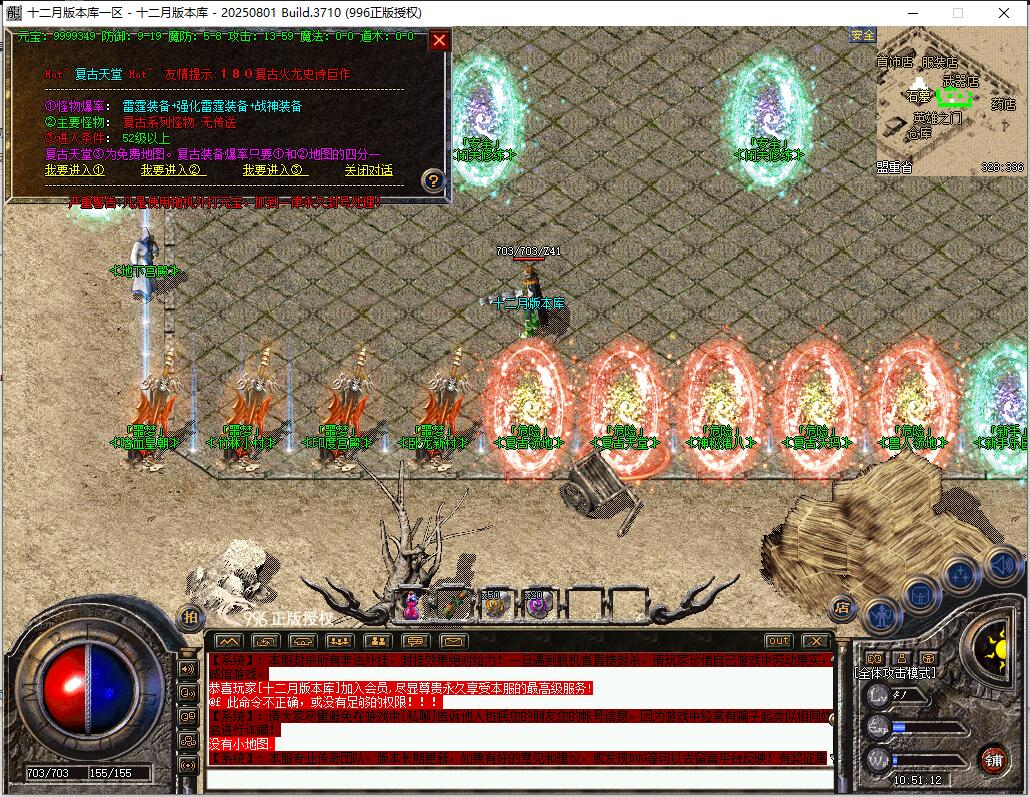This screenshot has width=1030, height=797.
Task: Select 关闭对话 to end the dialogue
Action: (369, 170)
